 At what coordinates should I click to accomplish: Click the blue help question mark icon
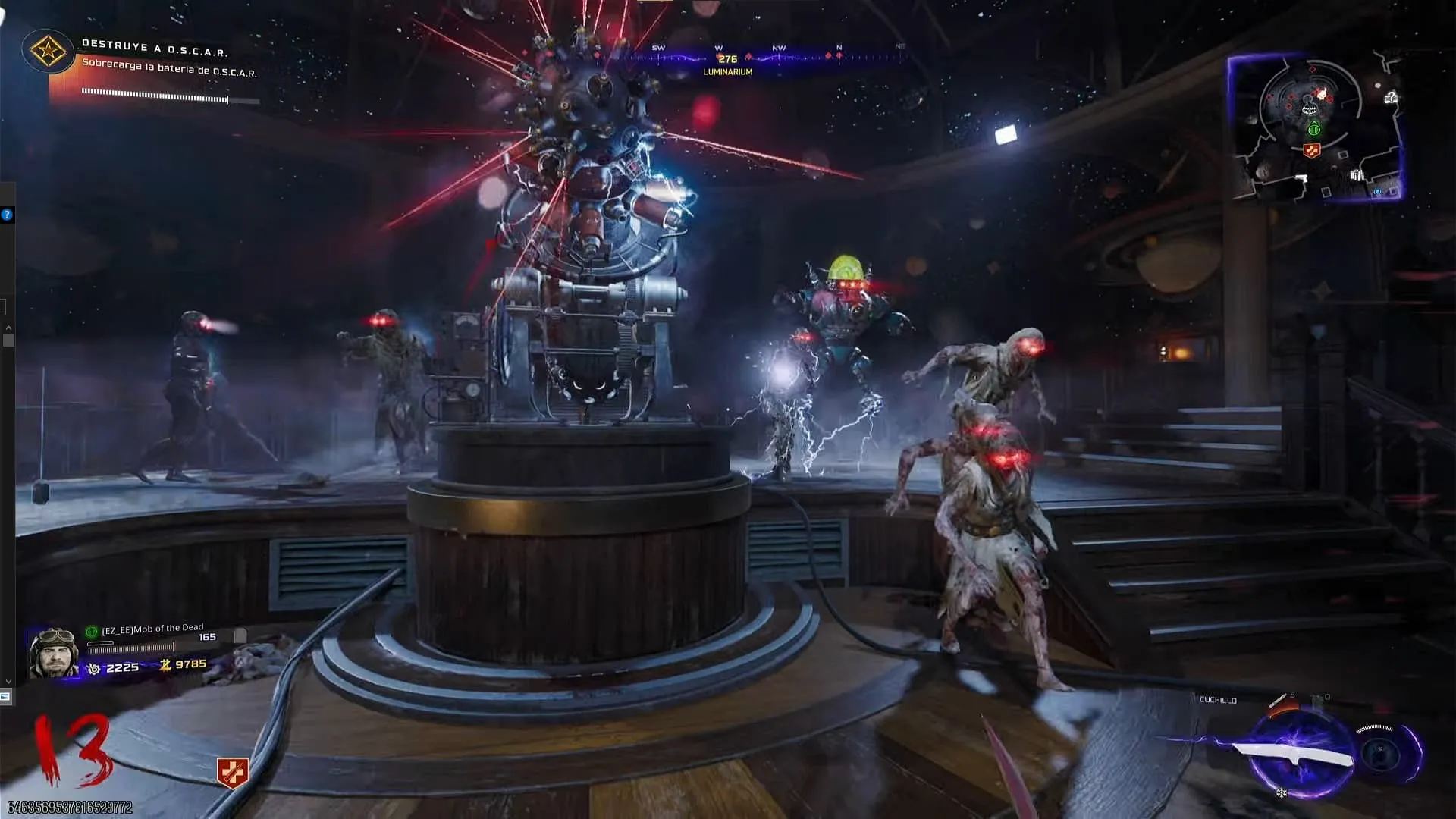[7, 215]
